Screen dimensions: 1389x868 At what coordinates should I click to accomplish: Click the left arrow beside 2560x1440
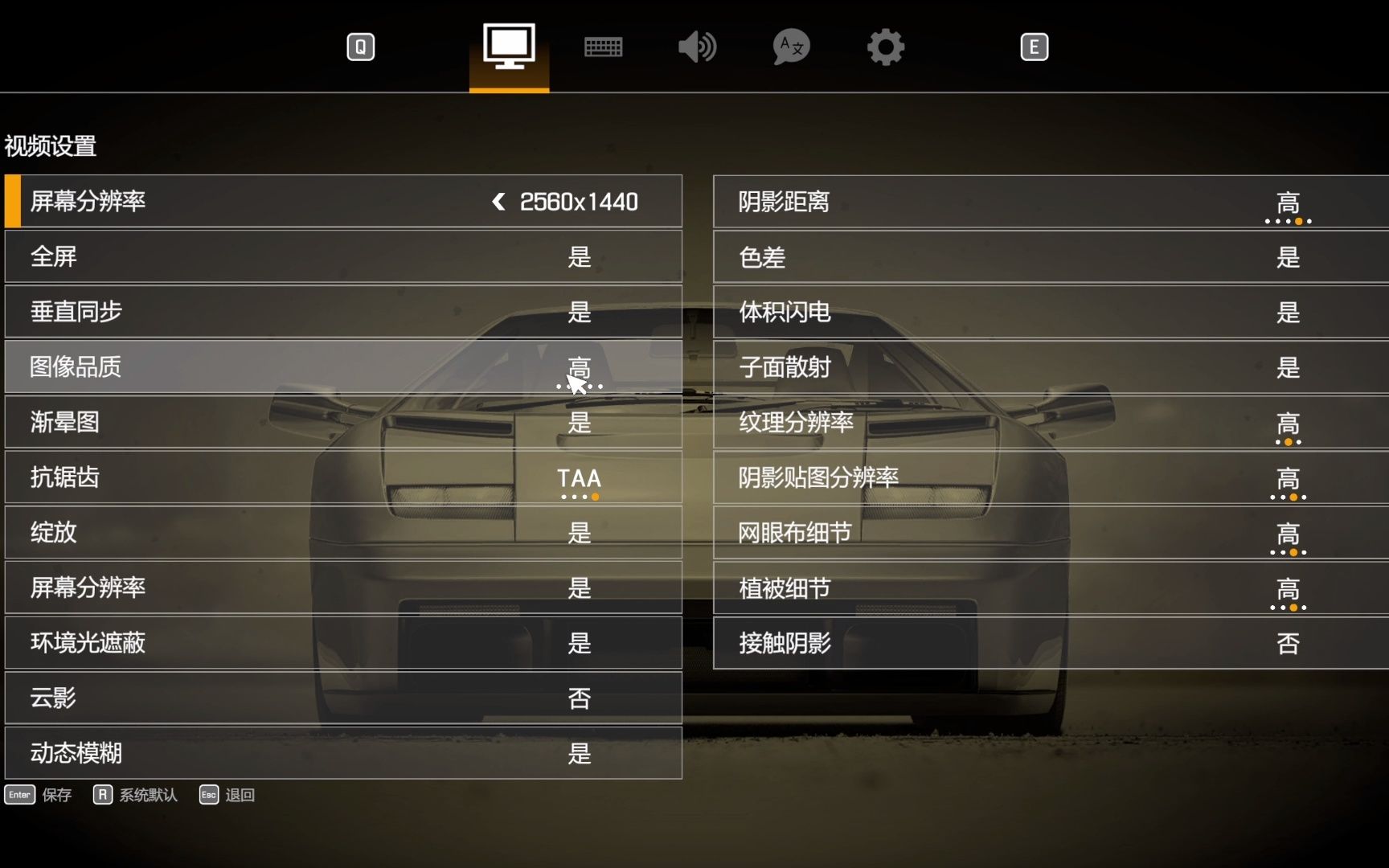[498, 202]
